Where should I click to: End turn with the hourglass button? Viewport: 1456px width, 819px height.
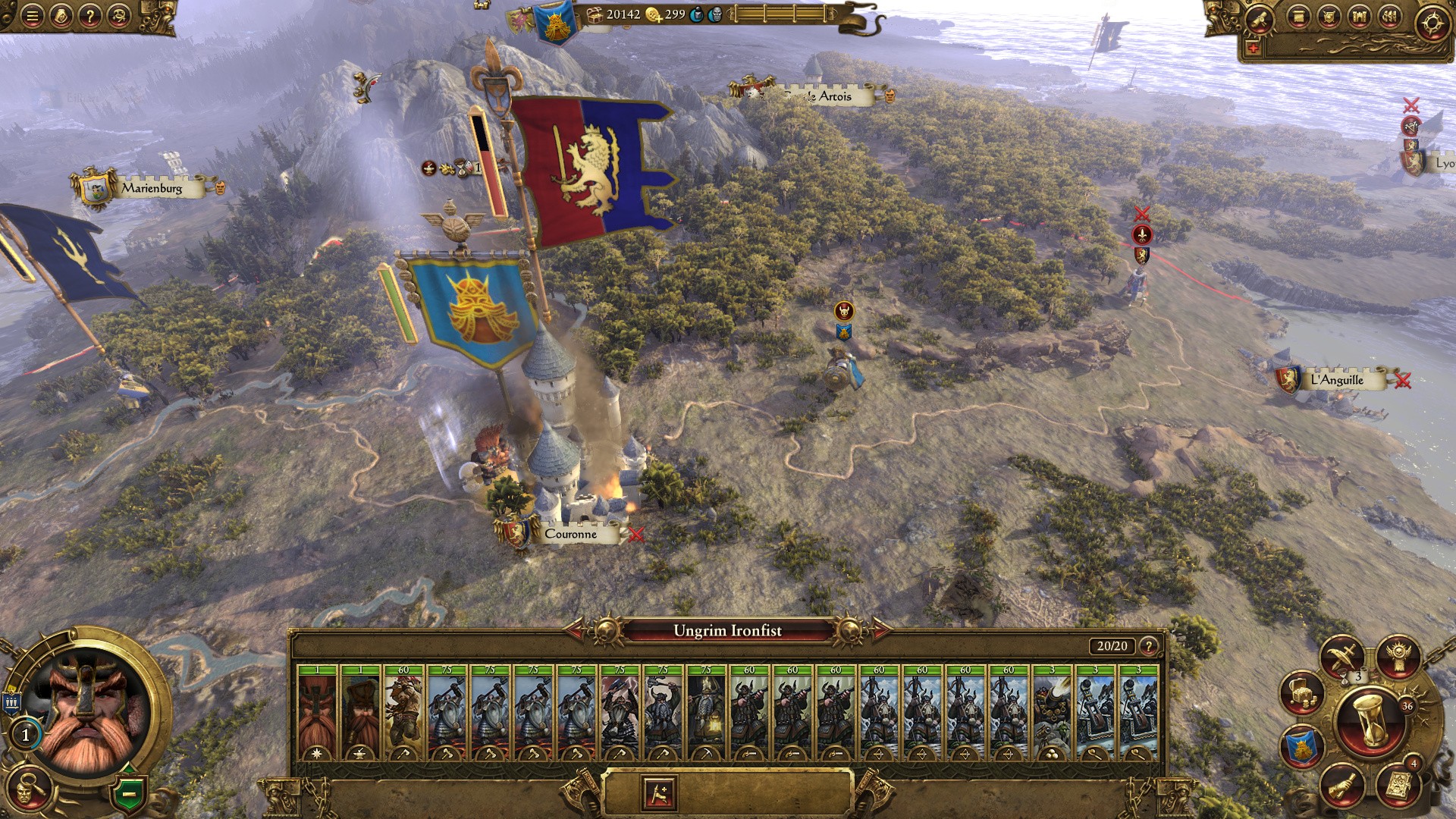1370,721
